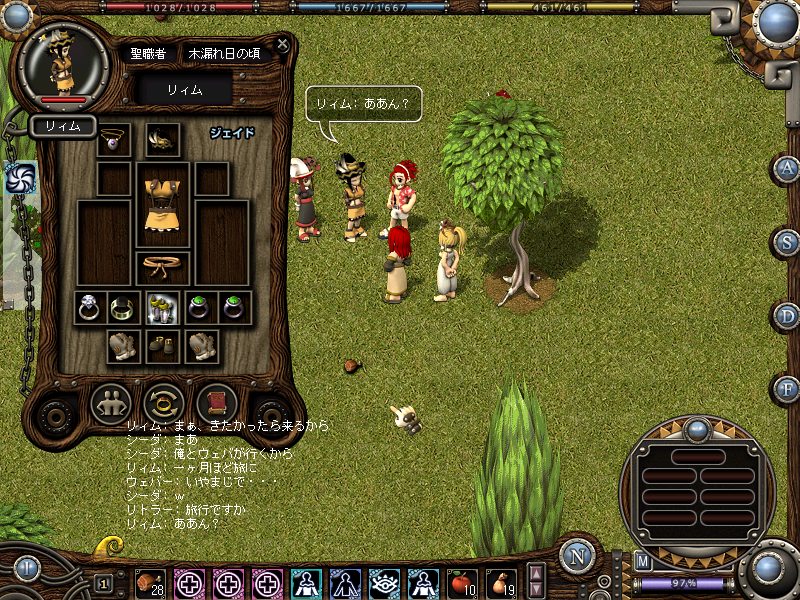The height and width of the screenshot is (600, 800).
Task: Close the character equipment panel
Action: [x=283, y=45]
